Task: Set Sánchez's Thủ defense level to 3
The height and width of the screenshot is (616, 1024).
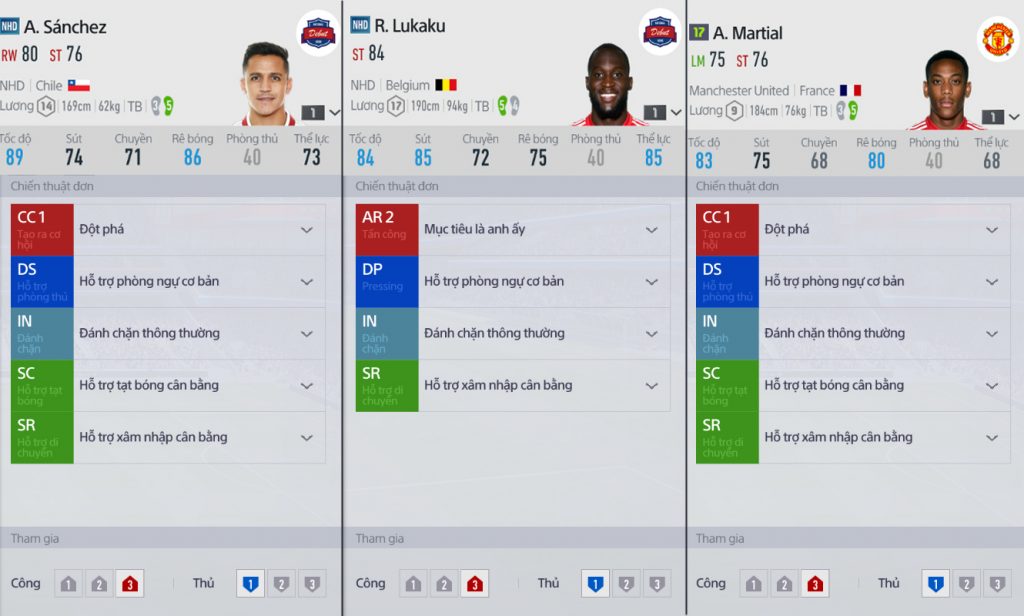Action: click(x=312, y=584)
